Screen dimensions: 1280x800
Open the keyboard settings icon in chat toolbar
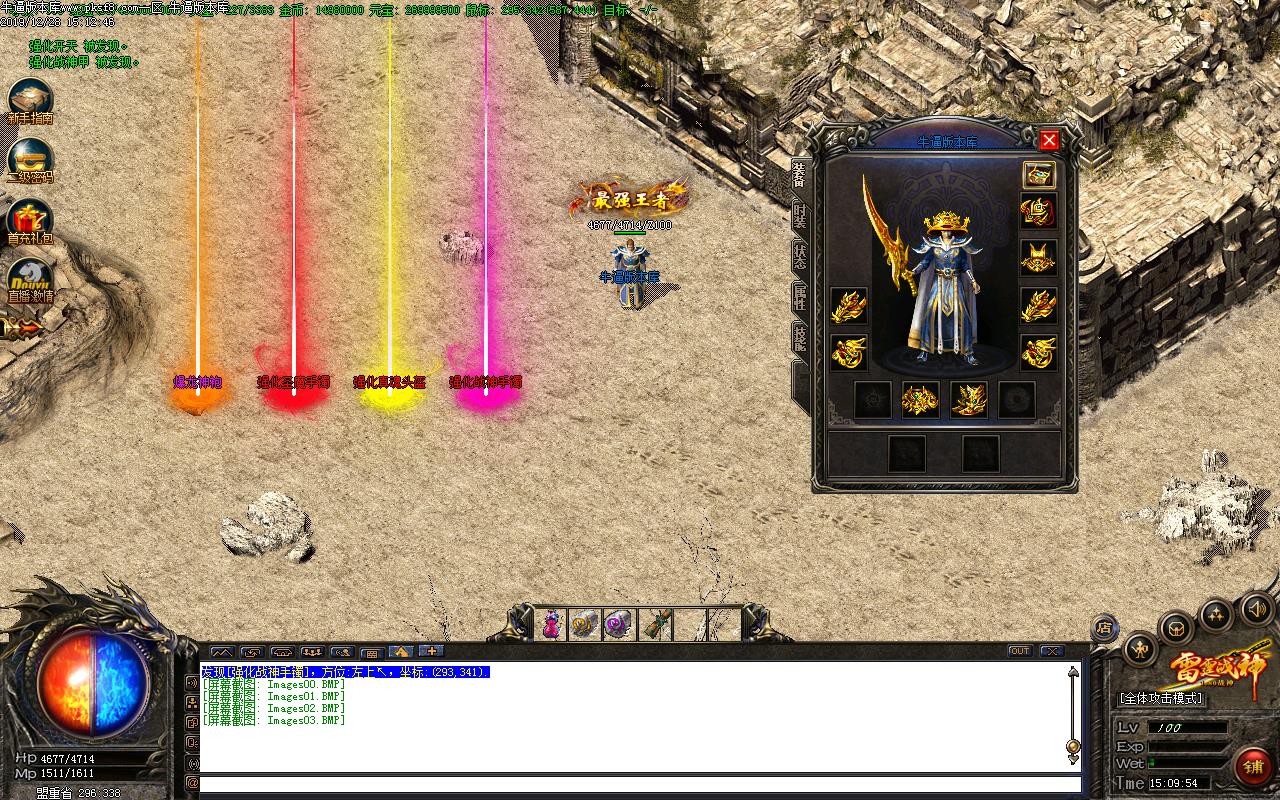click(x=372, y=652)
